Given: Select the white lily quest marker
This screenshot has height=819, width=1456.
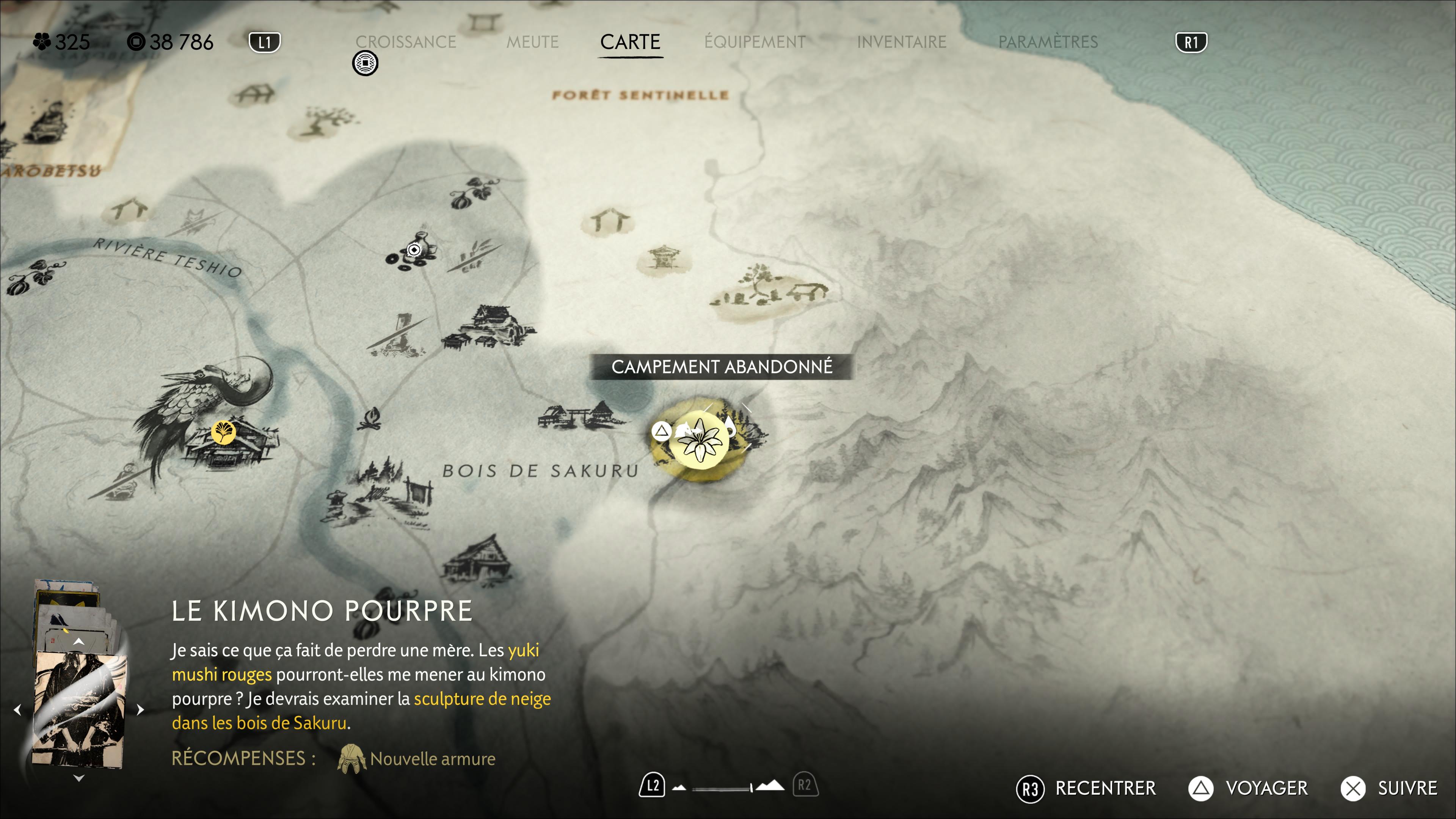Looking at the screenshot, I should 699,440.
